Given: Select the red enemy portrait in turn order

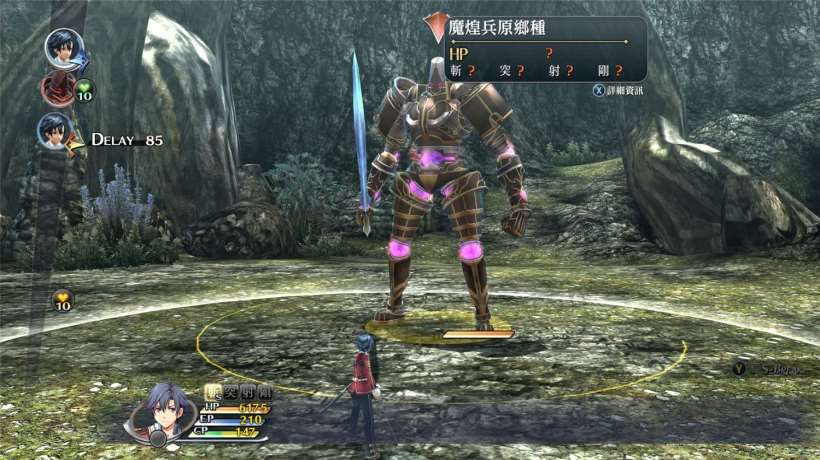Looking at the screenshot, I should [x=56, y=89].
